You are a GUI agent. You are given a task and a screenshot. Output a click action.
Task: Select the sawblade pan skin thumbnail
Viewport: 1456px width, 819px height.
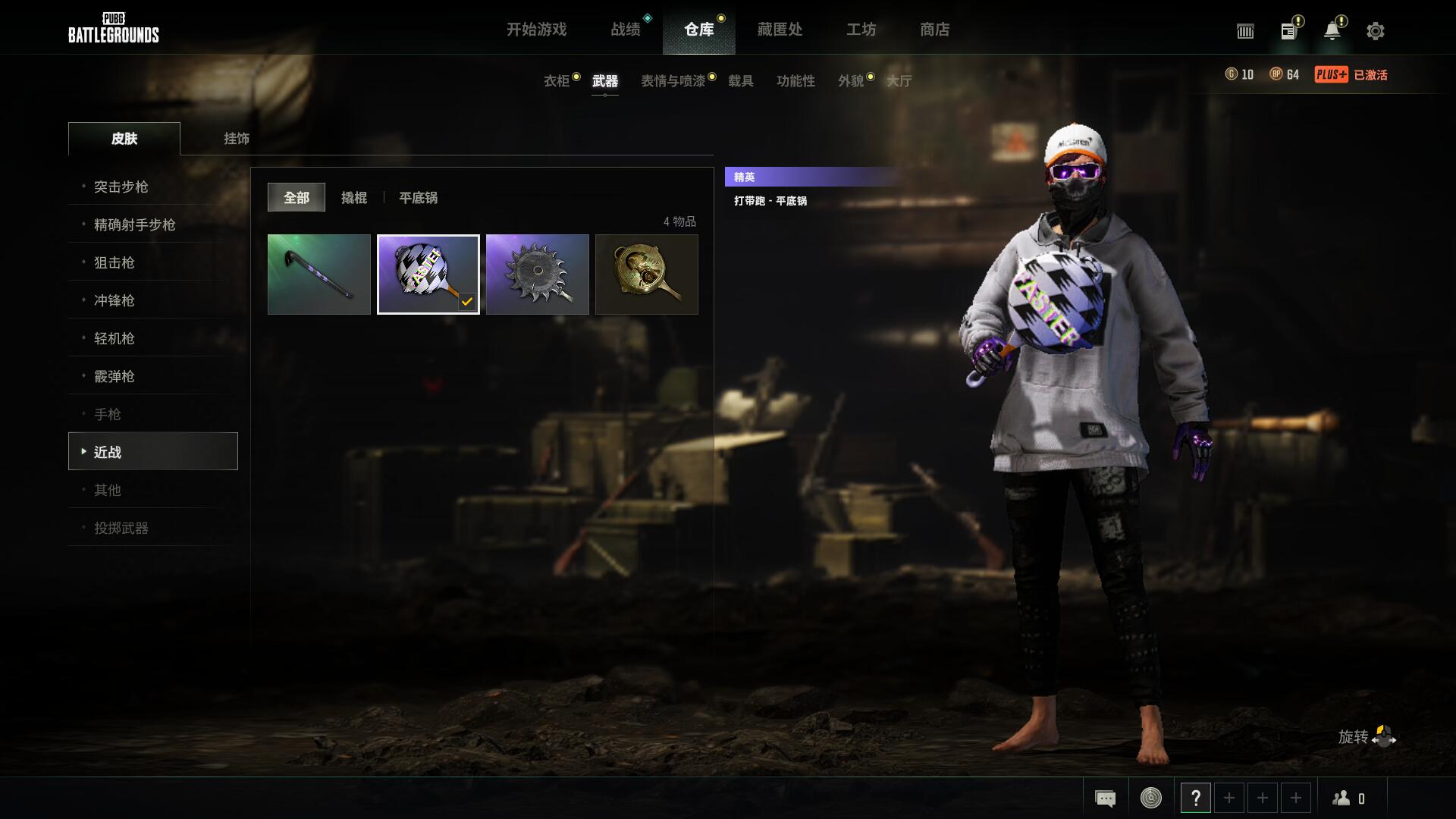538,275
